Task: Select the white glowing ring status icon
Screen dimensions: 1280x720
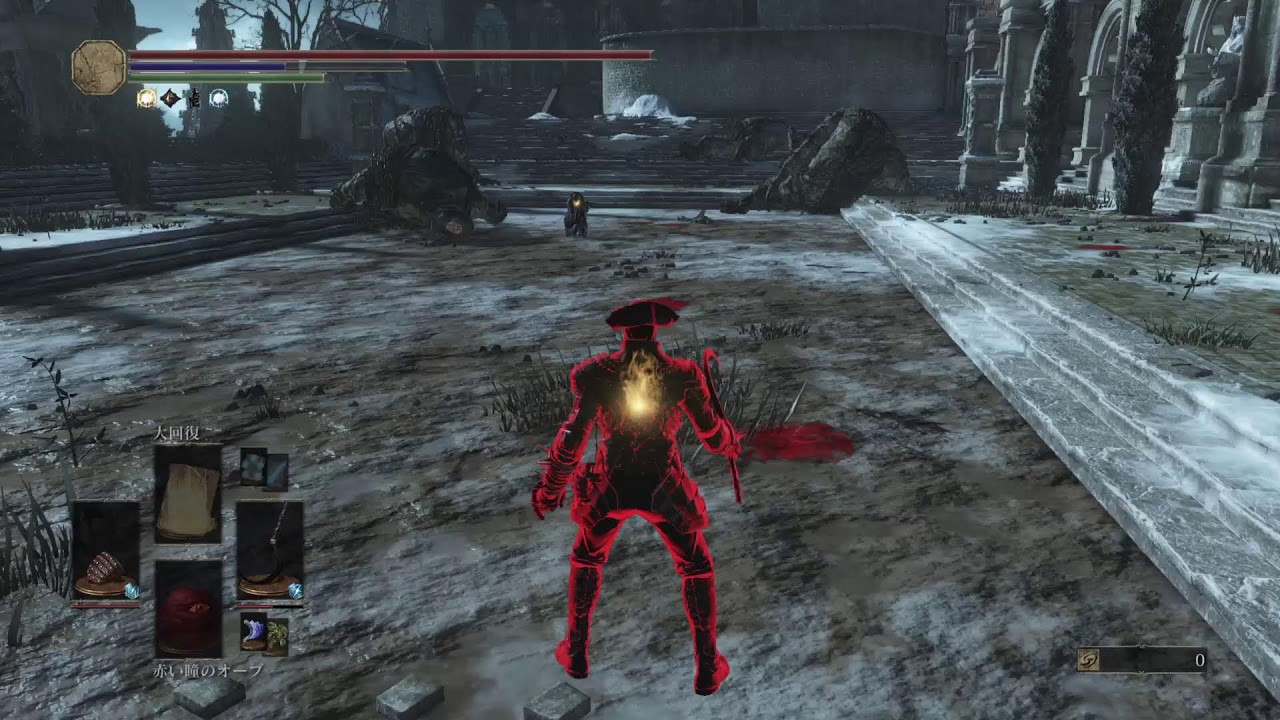Action: (x=218, y=98)
